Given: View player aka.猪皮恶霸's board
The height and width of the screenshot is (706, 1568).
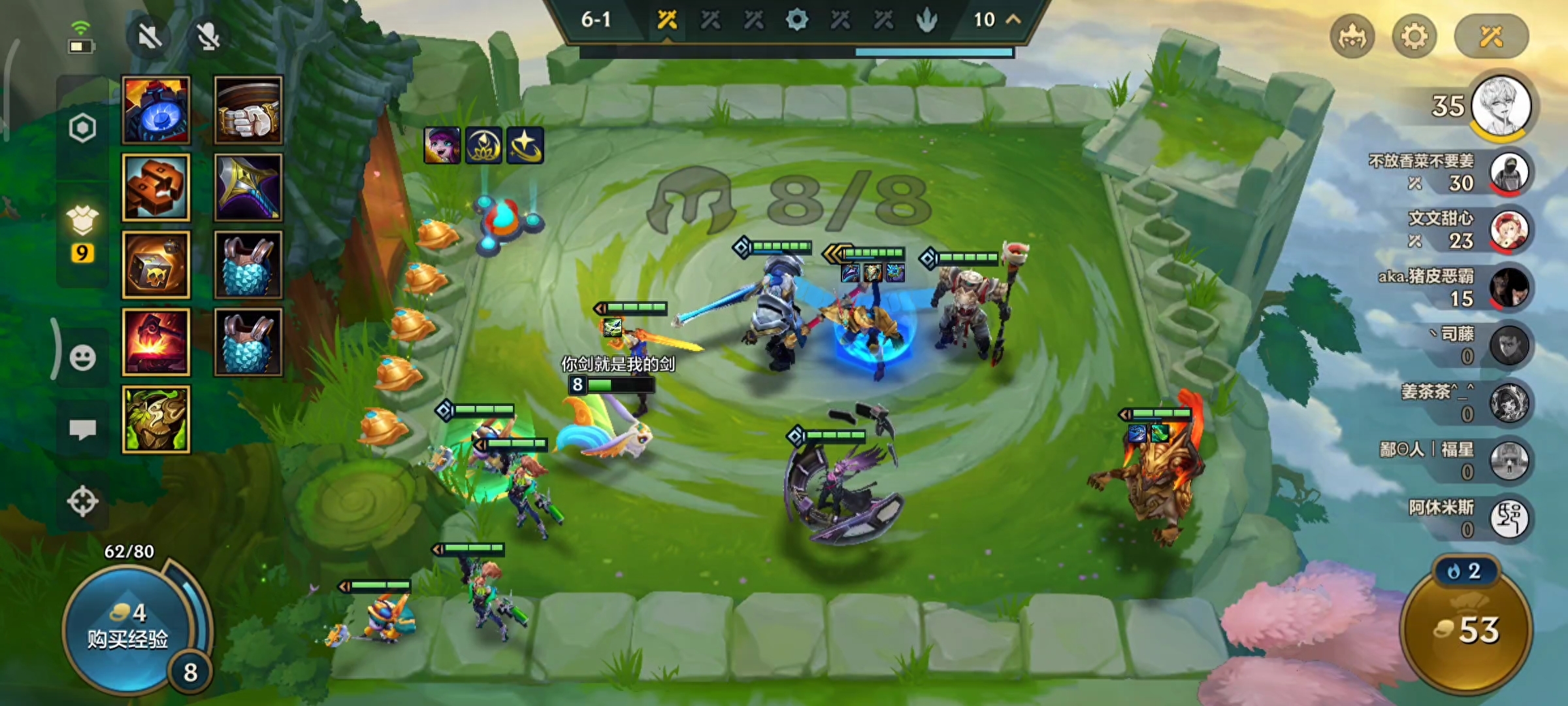Looking at the screenshot, I should (1509, 288).
